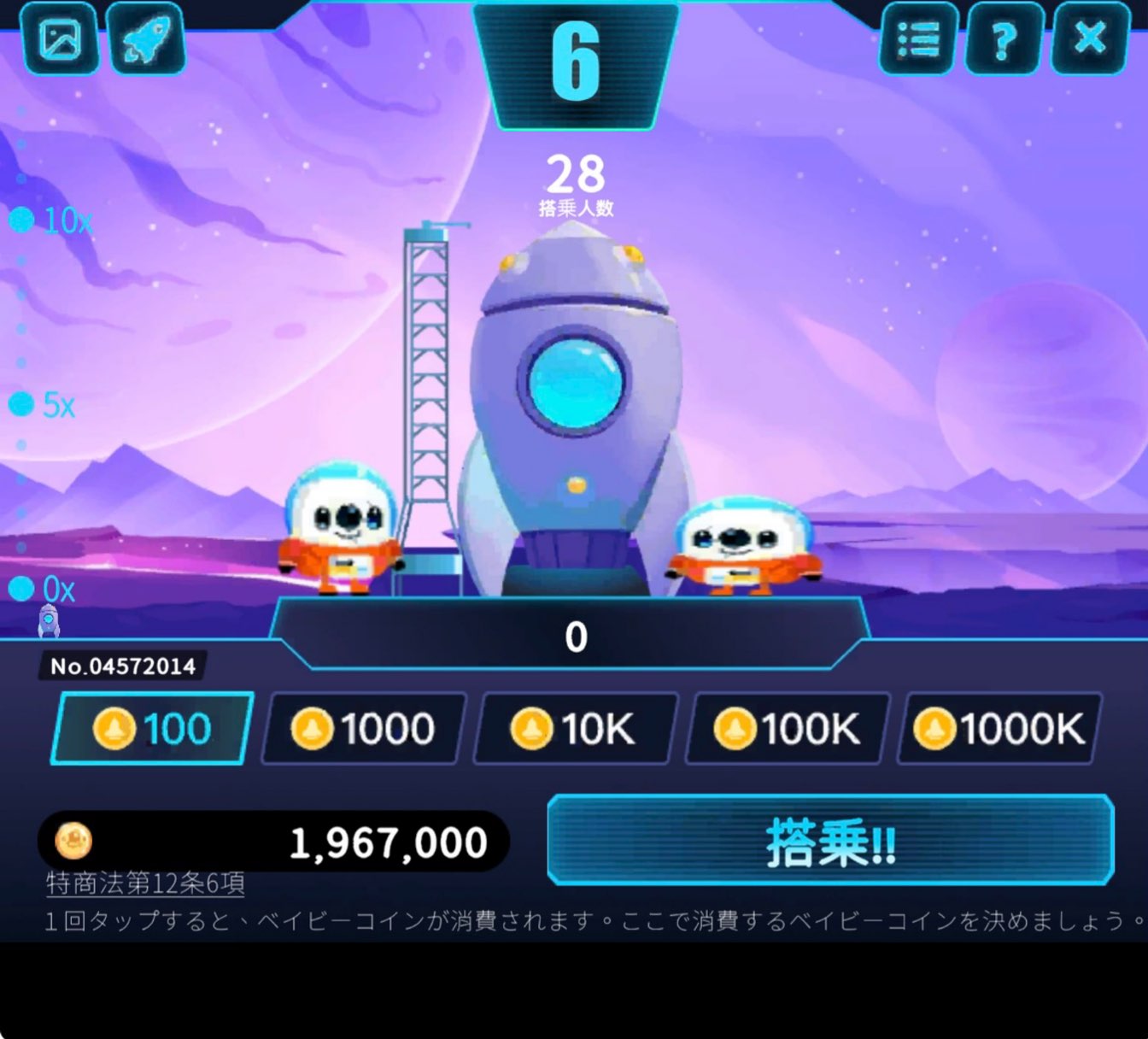This screenshot has height=1039, width=1148.
Task: Select the 100K coin bet
Action: tap(788, 729)
